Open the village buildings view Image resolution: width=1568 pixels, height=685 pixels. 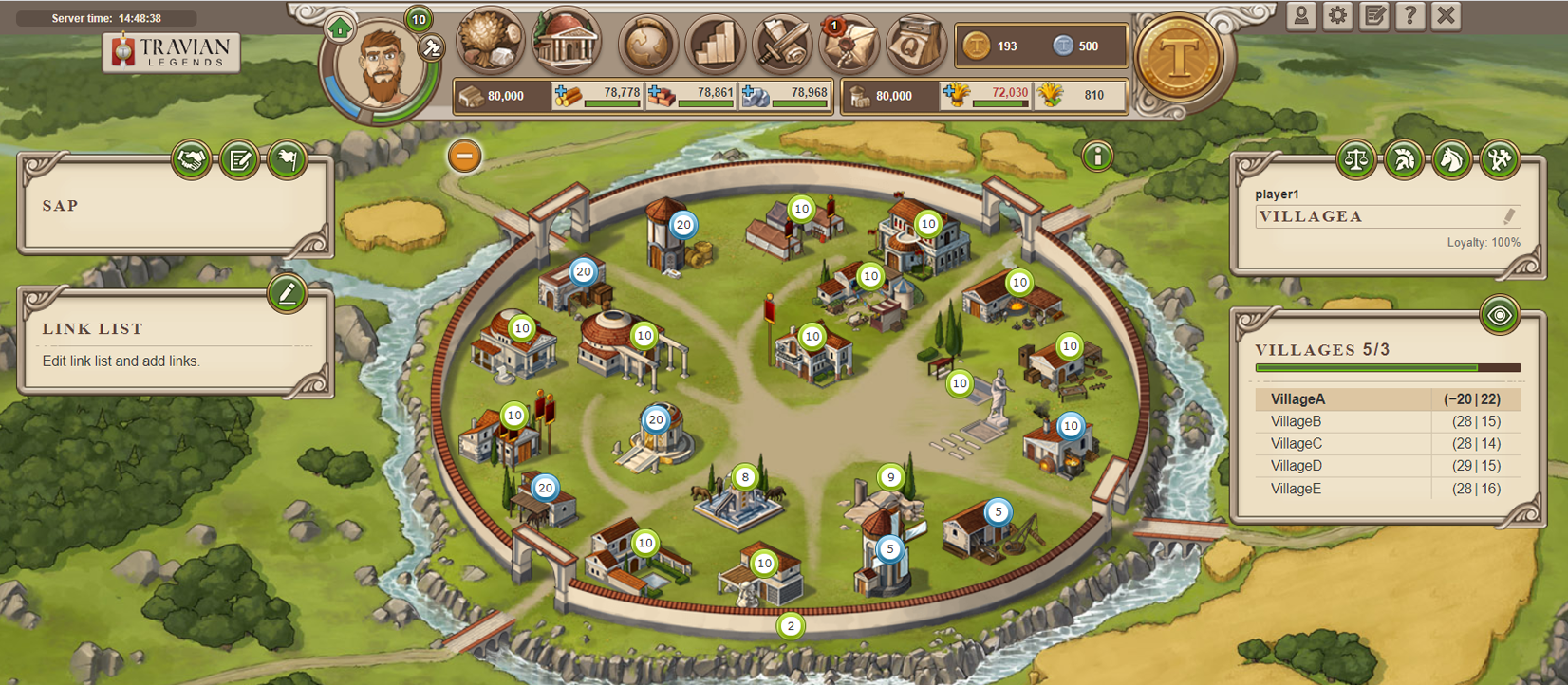(x=567, y=41)
